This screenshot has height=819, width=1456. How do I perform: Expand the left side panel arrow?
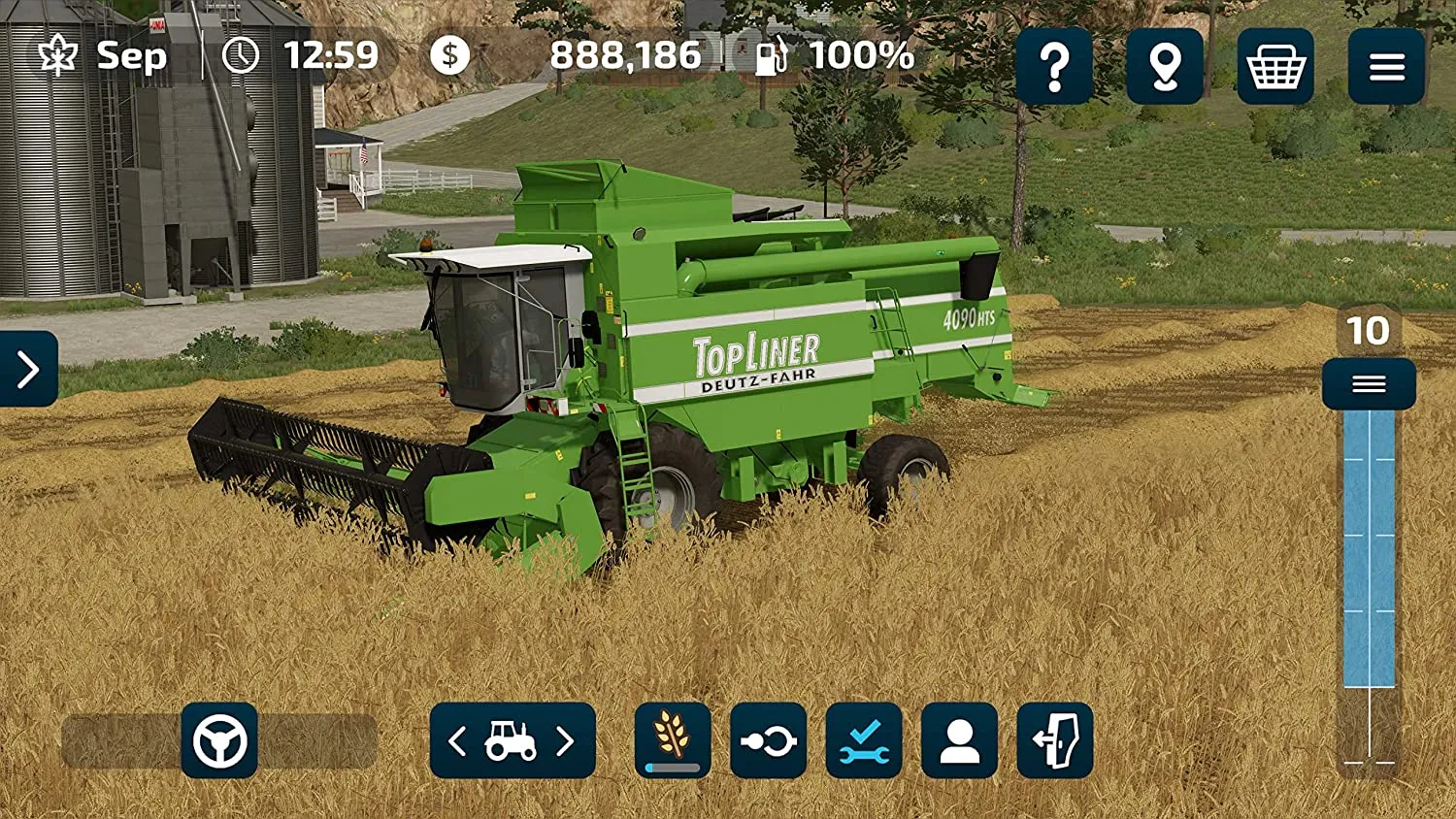(x=28, y=369)
